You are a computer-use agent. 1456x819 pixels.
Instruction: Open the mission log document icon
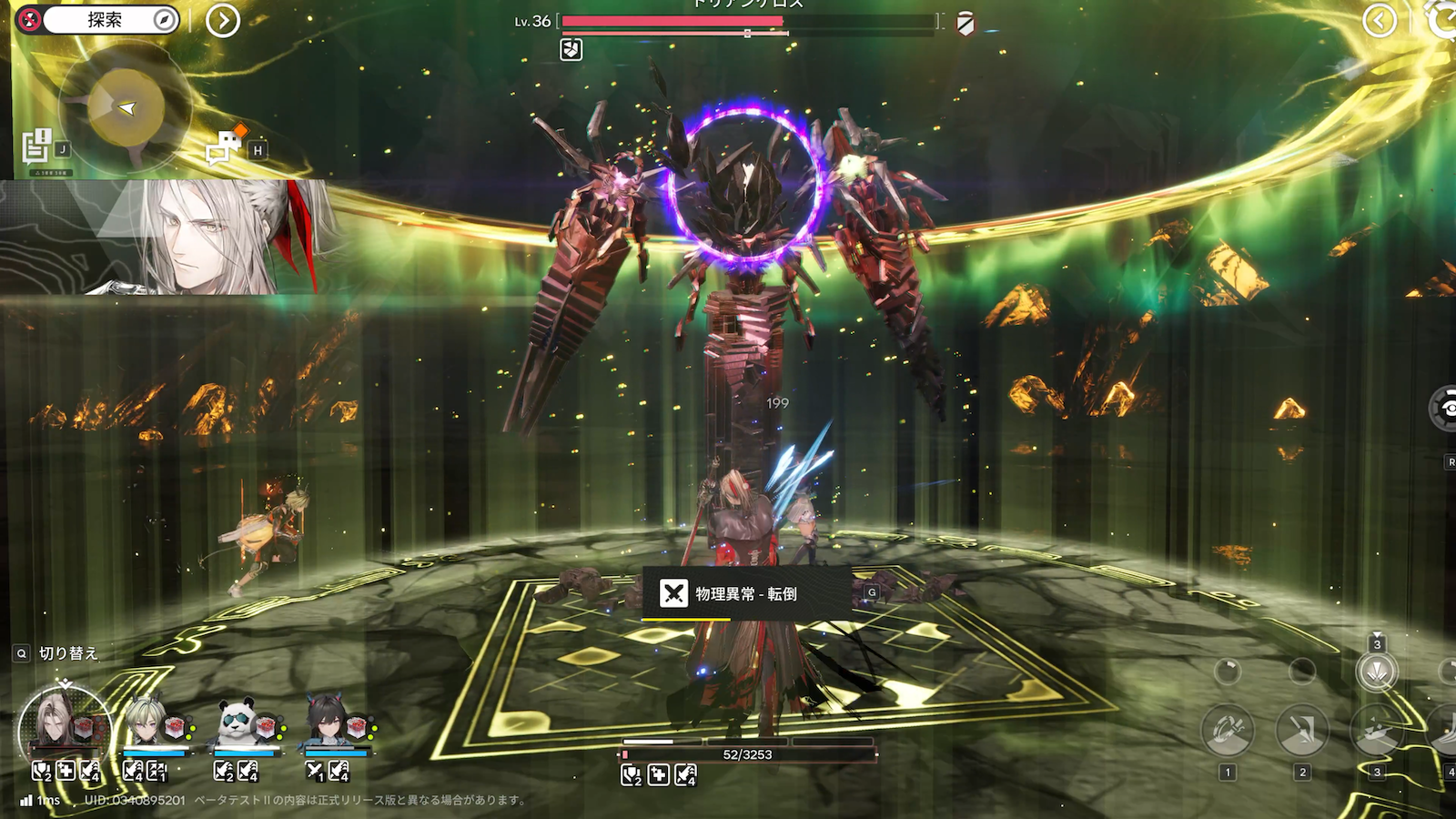pyautogui.click(x=36, y=146)
